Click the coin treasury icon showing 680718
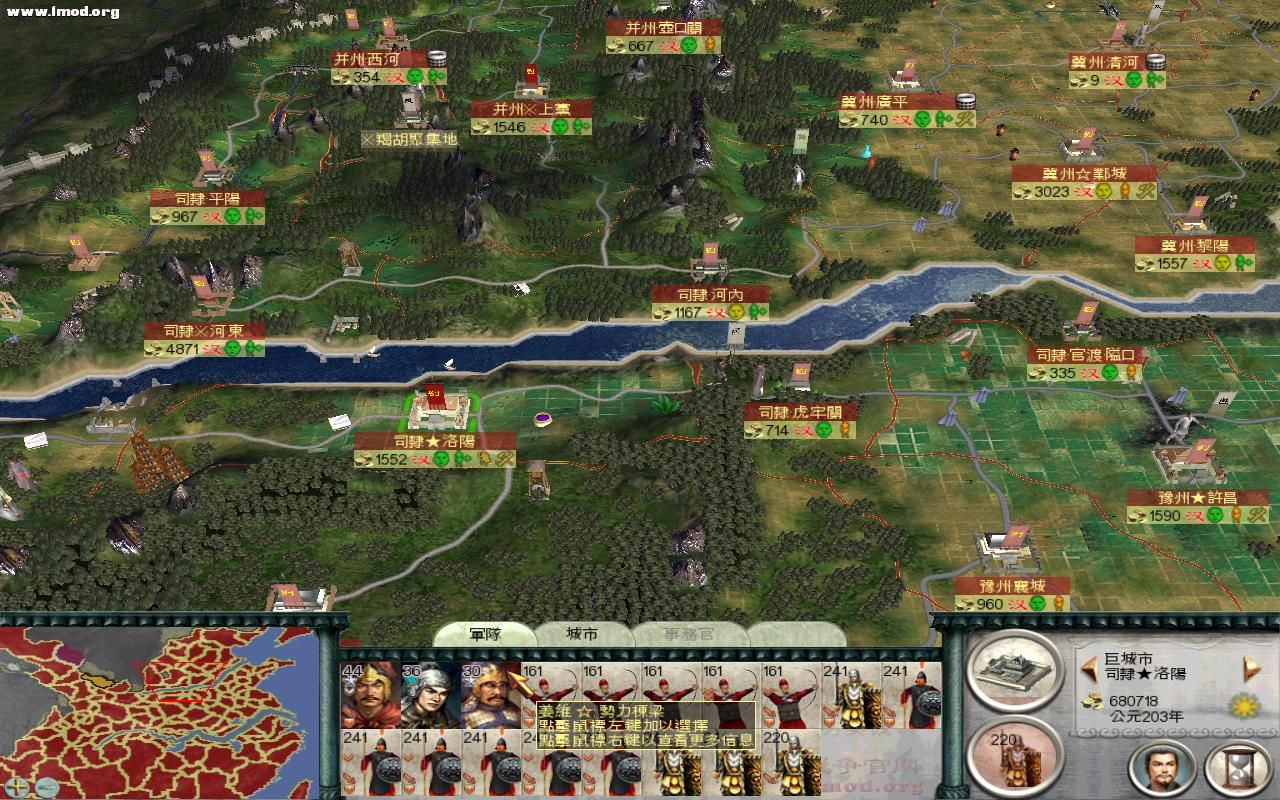 coord(1093,700)
